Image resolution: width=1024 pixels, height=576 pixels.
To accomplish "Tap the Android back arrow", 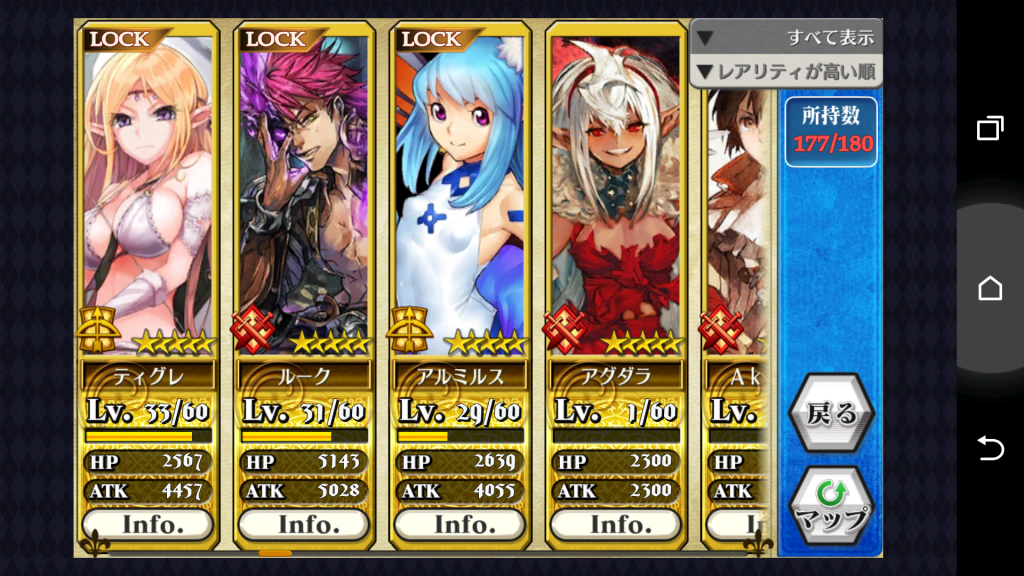I will click(x=989, y=448).
